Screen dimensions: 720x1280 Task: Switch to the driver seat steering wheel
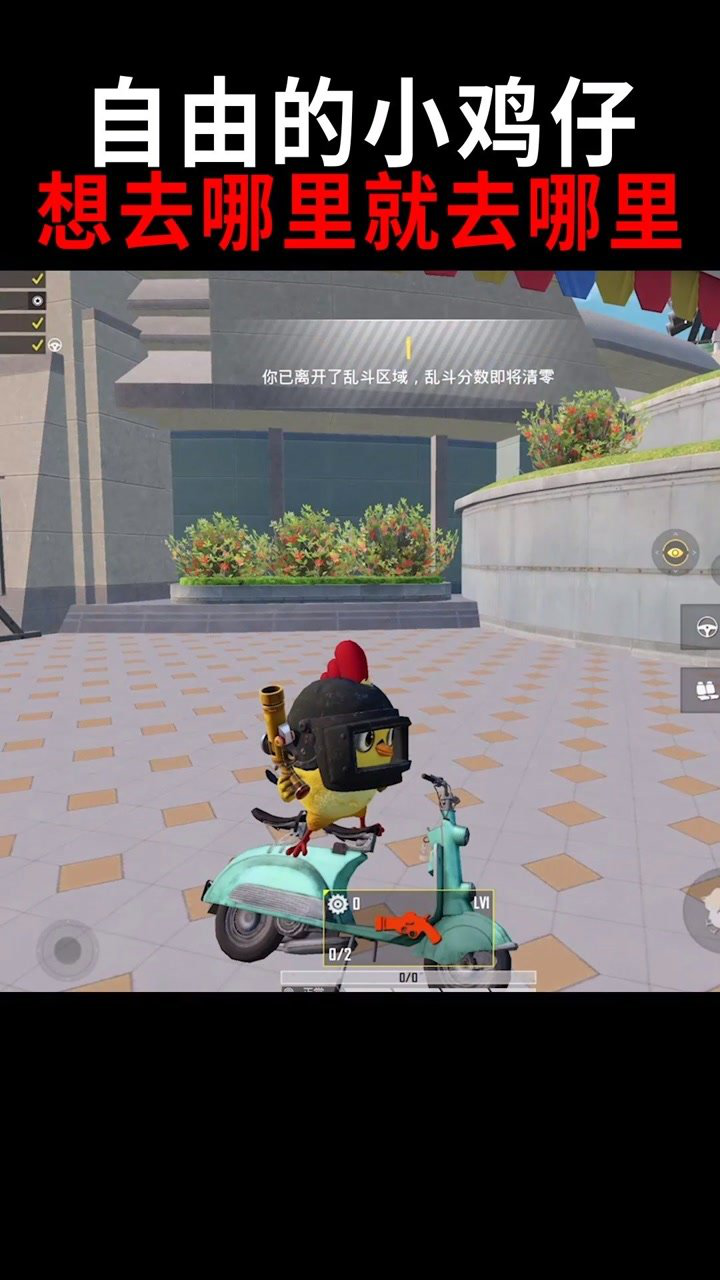701,627
